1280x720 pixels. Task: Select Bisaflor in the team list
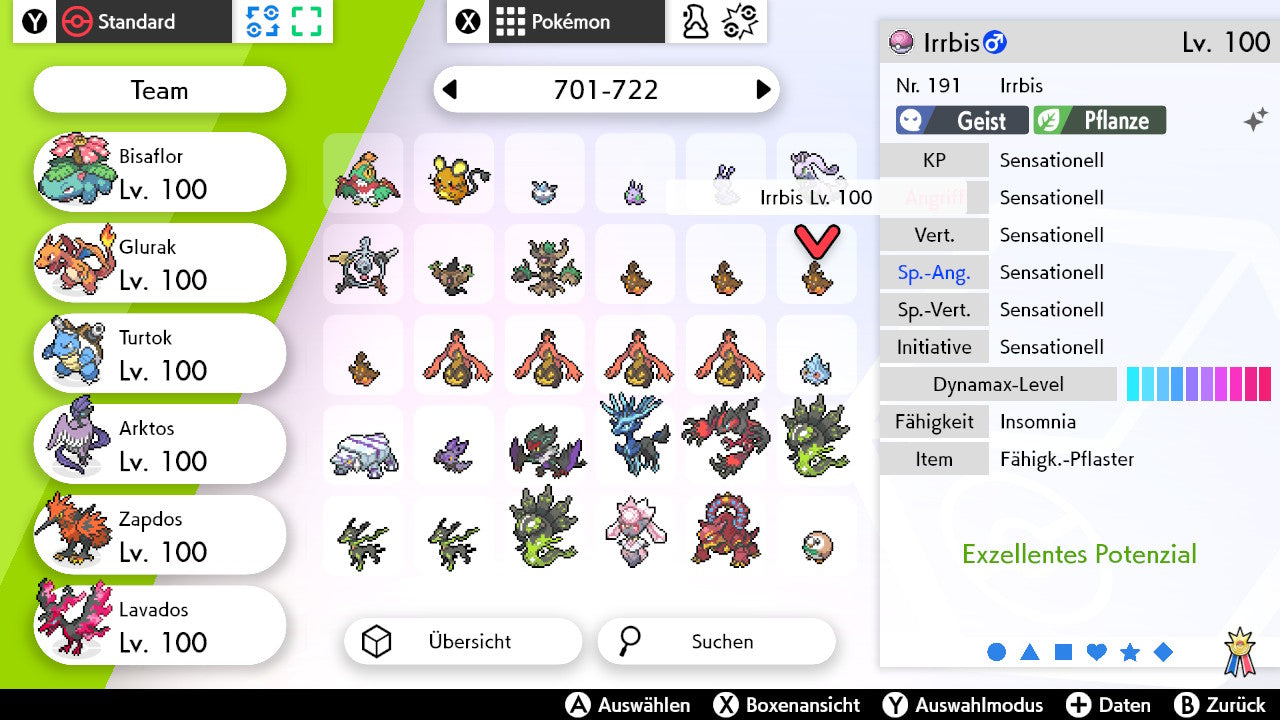[160, 172]
